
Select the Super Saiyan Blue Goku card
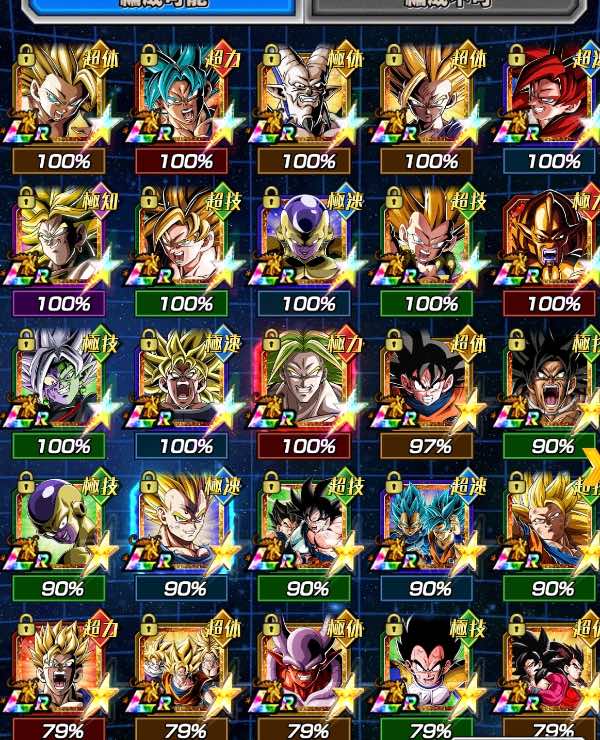pyautogui.click(x=186, y=95)
